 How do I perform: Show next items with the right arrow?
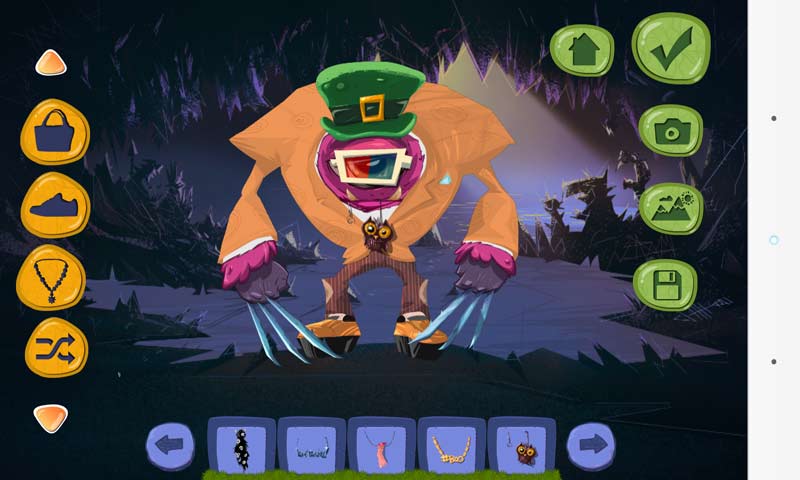click(593, 445)
